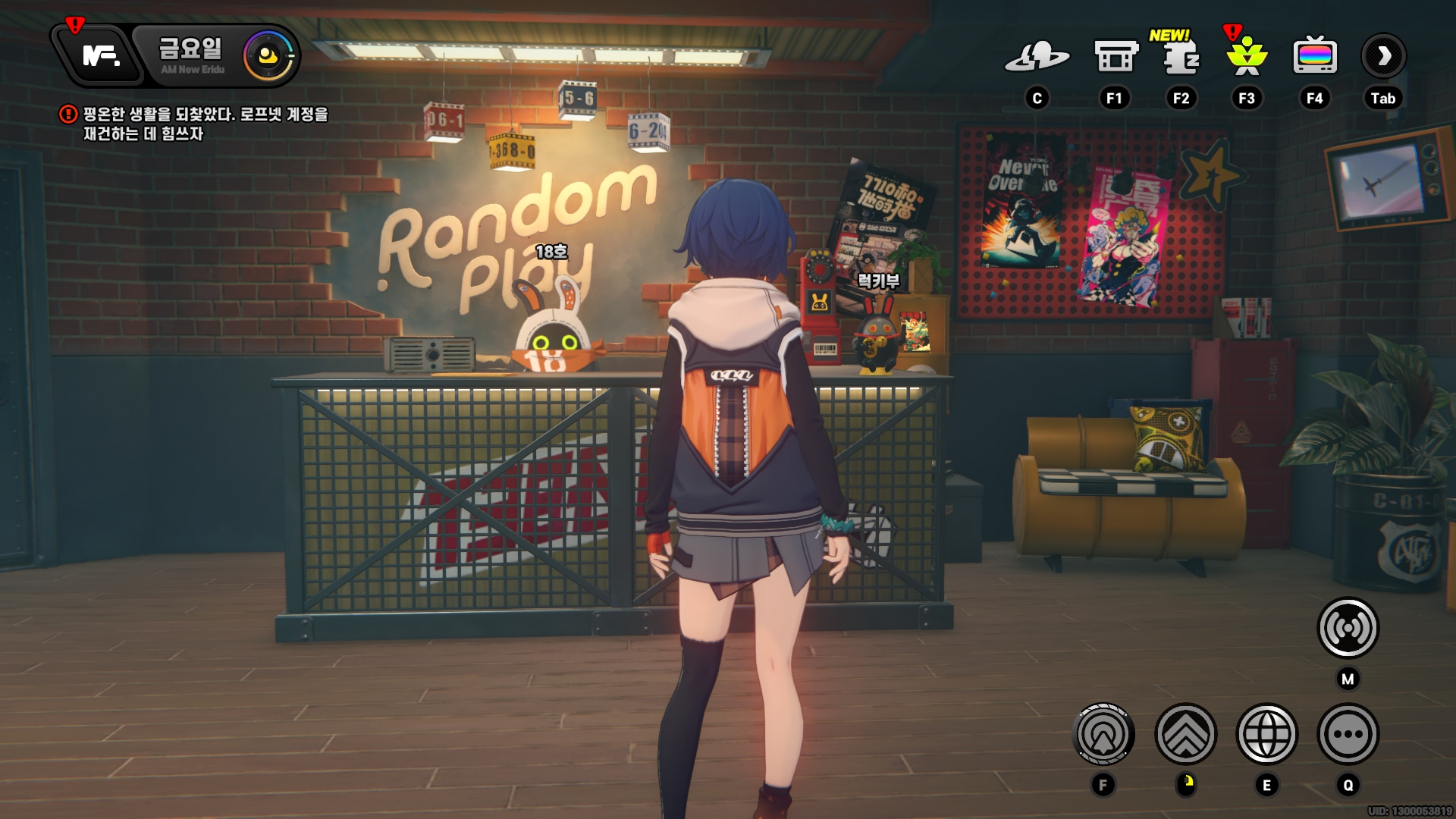Activate the location pin interact button
Image resolution: width=1456 pixels, height=819 pixels.
(1103, 734)
